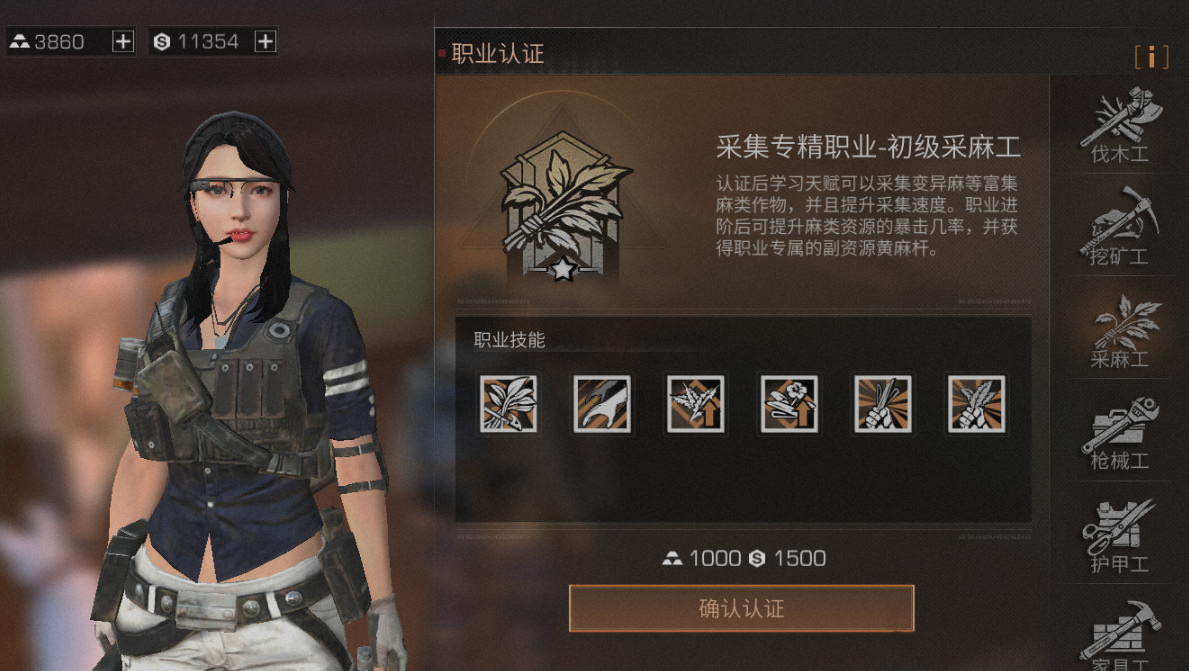
Task: View the fist holding leaves skill
Action: [977, 404]
